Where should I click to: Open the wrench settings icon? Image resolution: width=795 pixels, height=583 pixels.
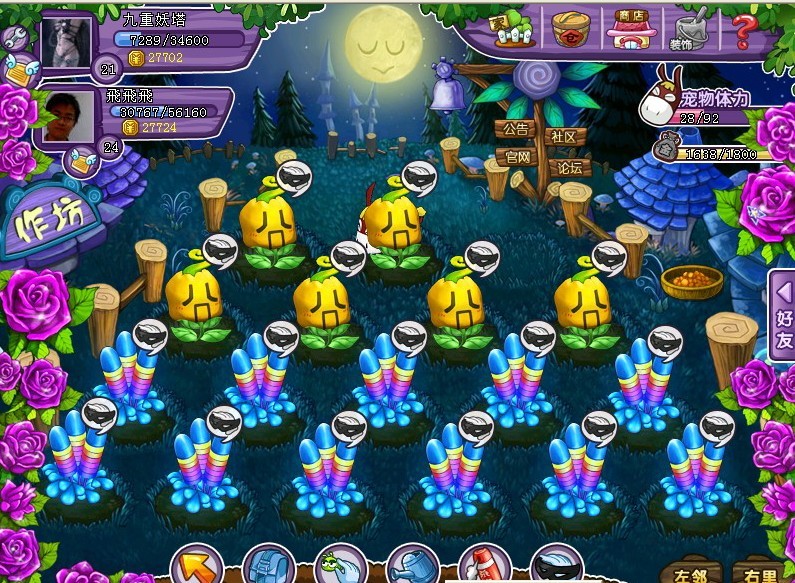point(14,40)
